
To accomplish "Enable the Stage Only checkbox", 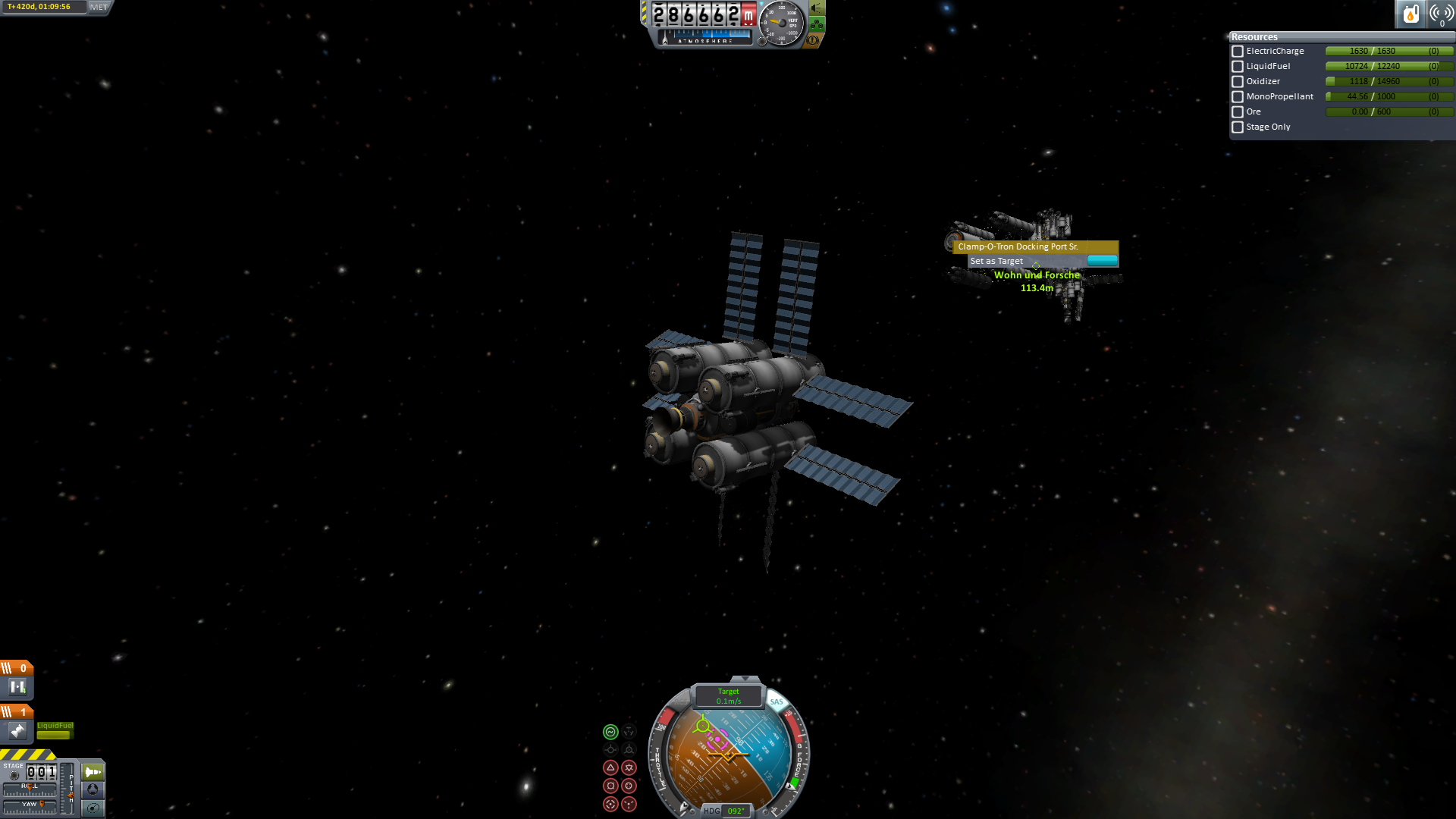I will [1238, 127].
